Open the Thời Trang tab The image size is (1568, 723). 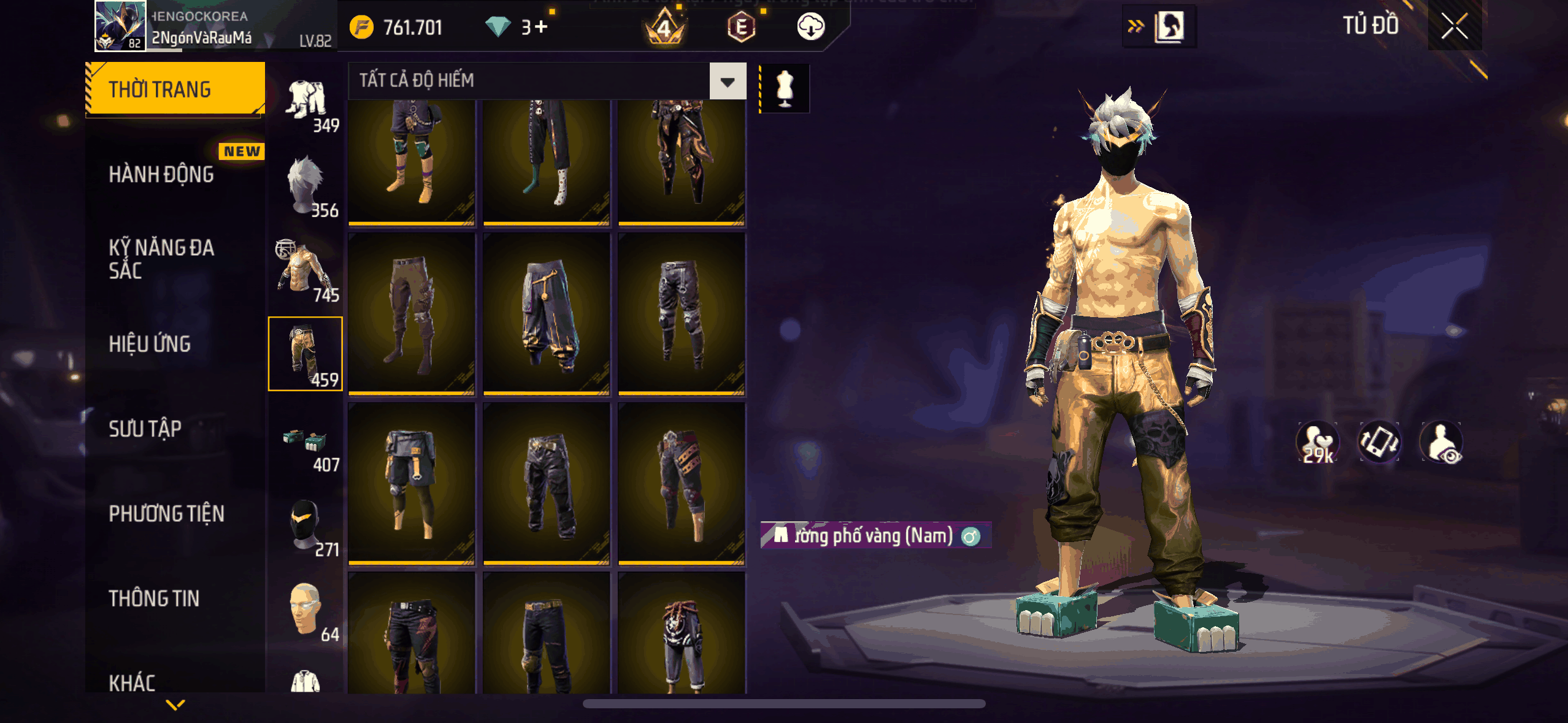(175, 89)
